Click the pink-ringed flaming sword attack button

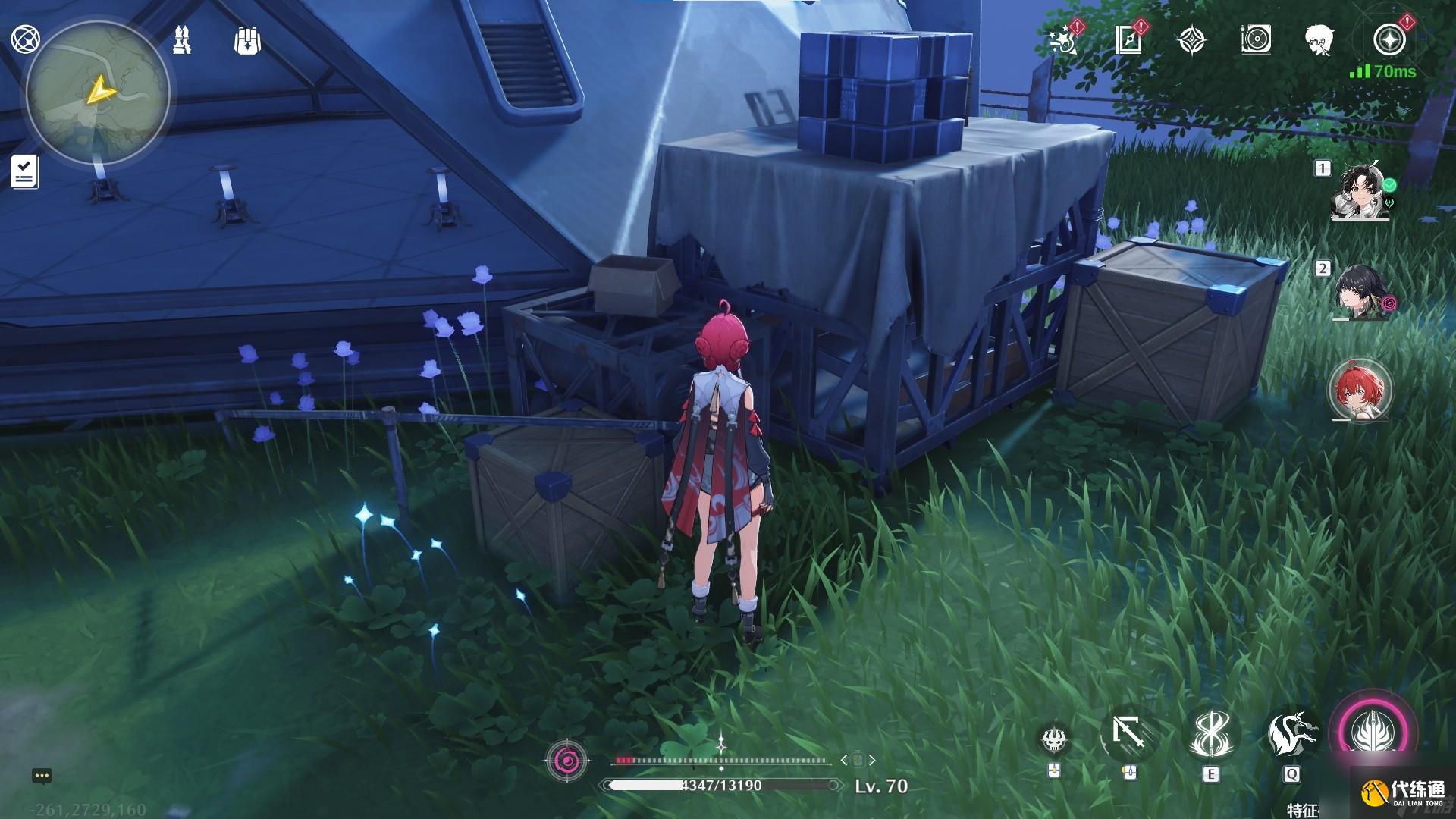point(1373,732)
